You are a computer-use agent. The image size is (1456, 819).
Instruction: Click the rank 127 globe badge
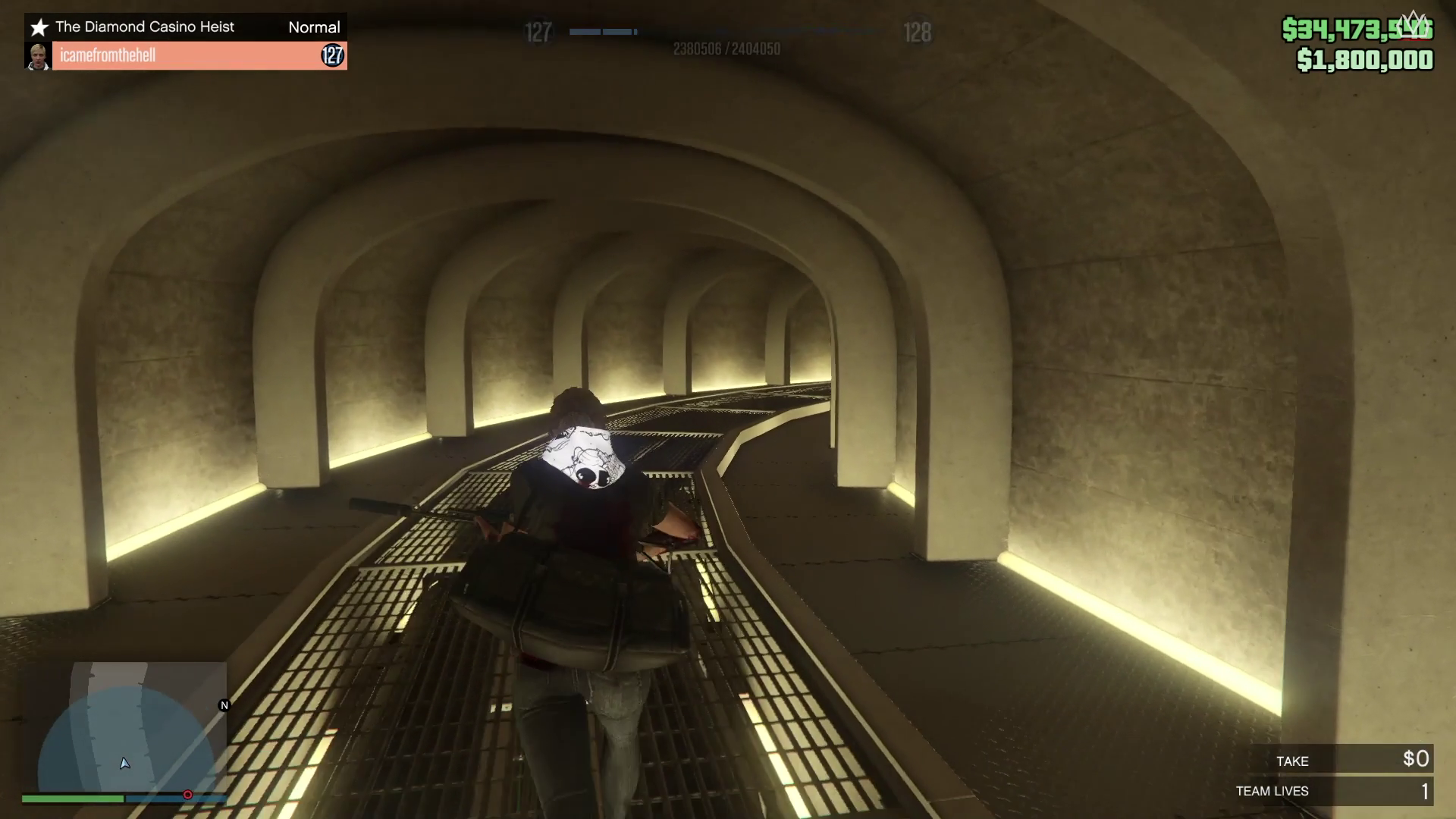tap(332, 55)
